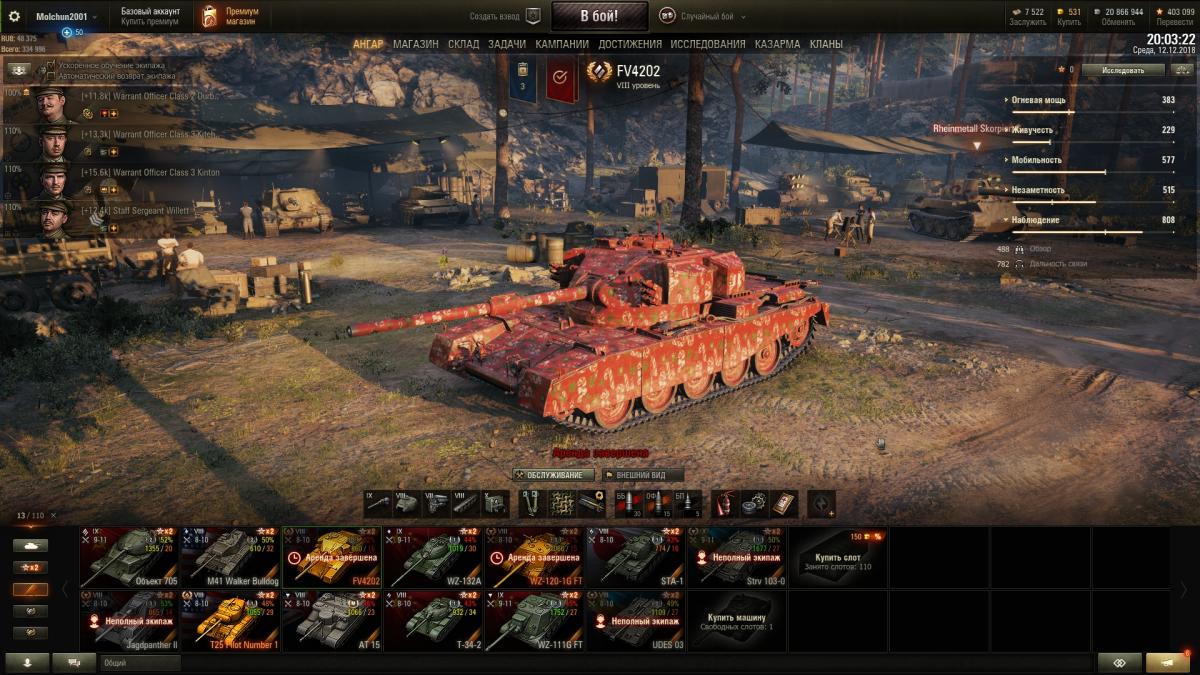Create a platoon via Создать взвод
This screenshot has width=1200, height=675.
coord(505,16)
